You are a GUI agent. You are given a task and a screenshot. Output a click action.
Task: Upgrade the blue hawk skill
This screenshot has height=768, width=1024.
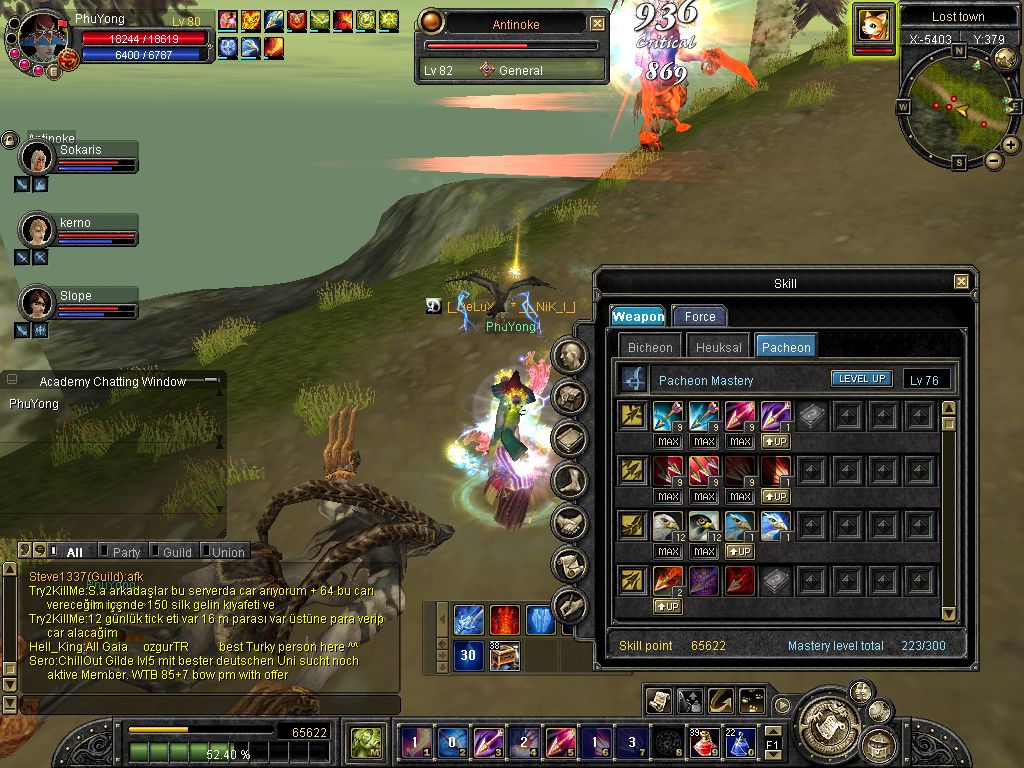740,551
